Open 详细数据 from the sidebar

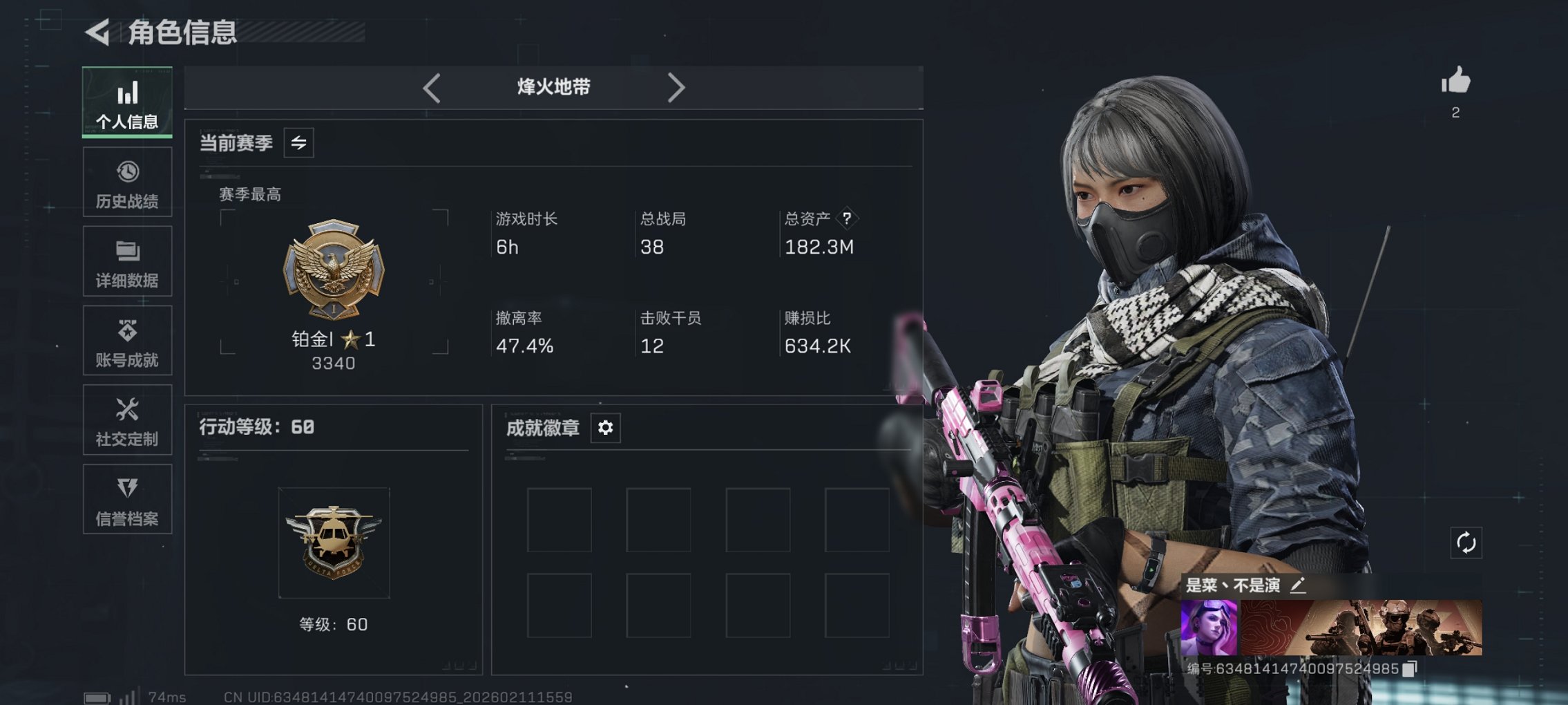click(127, 261)
